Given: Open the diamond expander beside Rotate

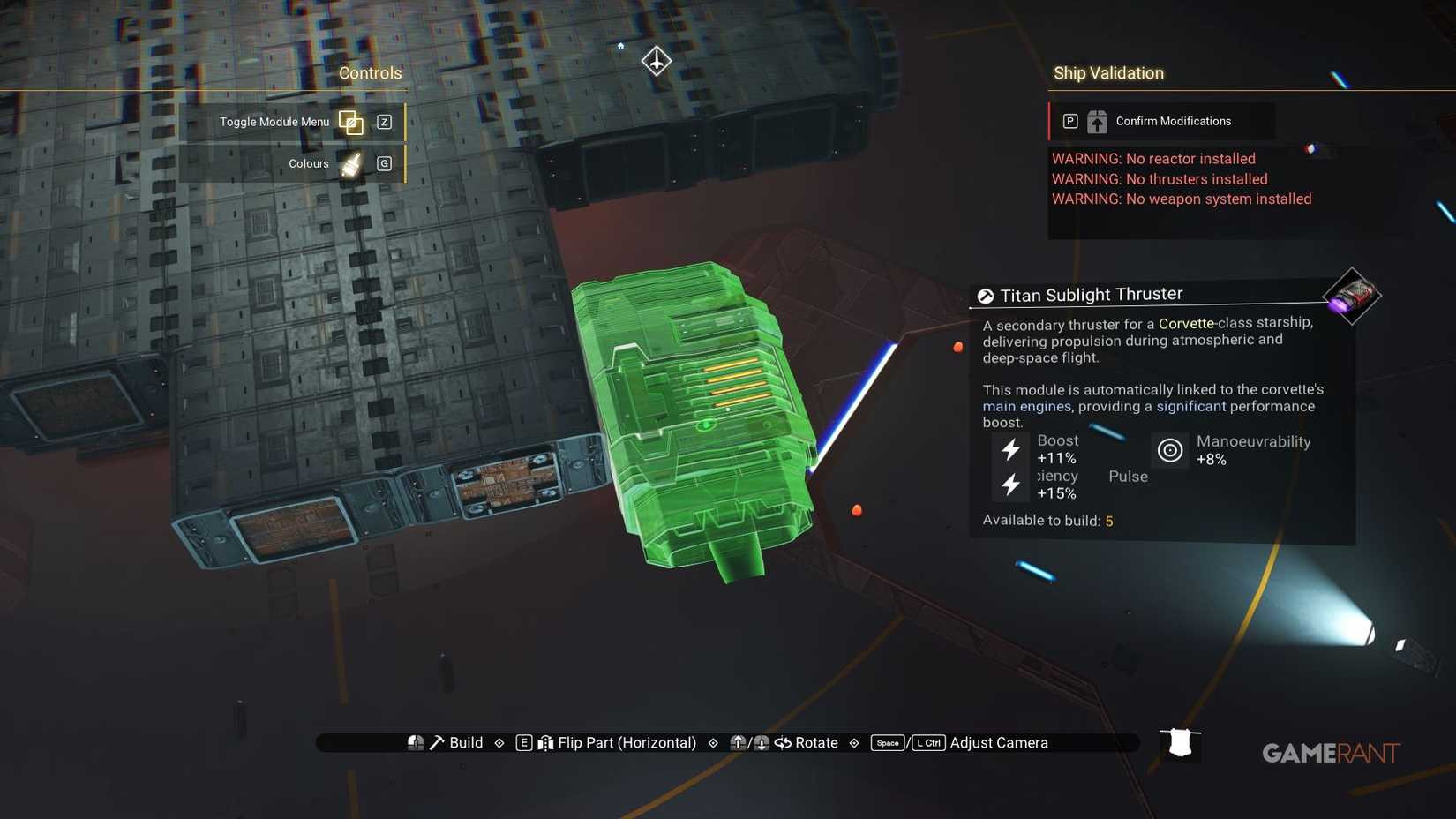Looking at the screenshot, I should (853, 742).
